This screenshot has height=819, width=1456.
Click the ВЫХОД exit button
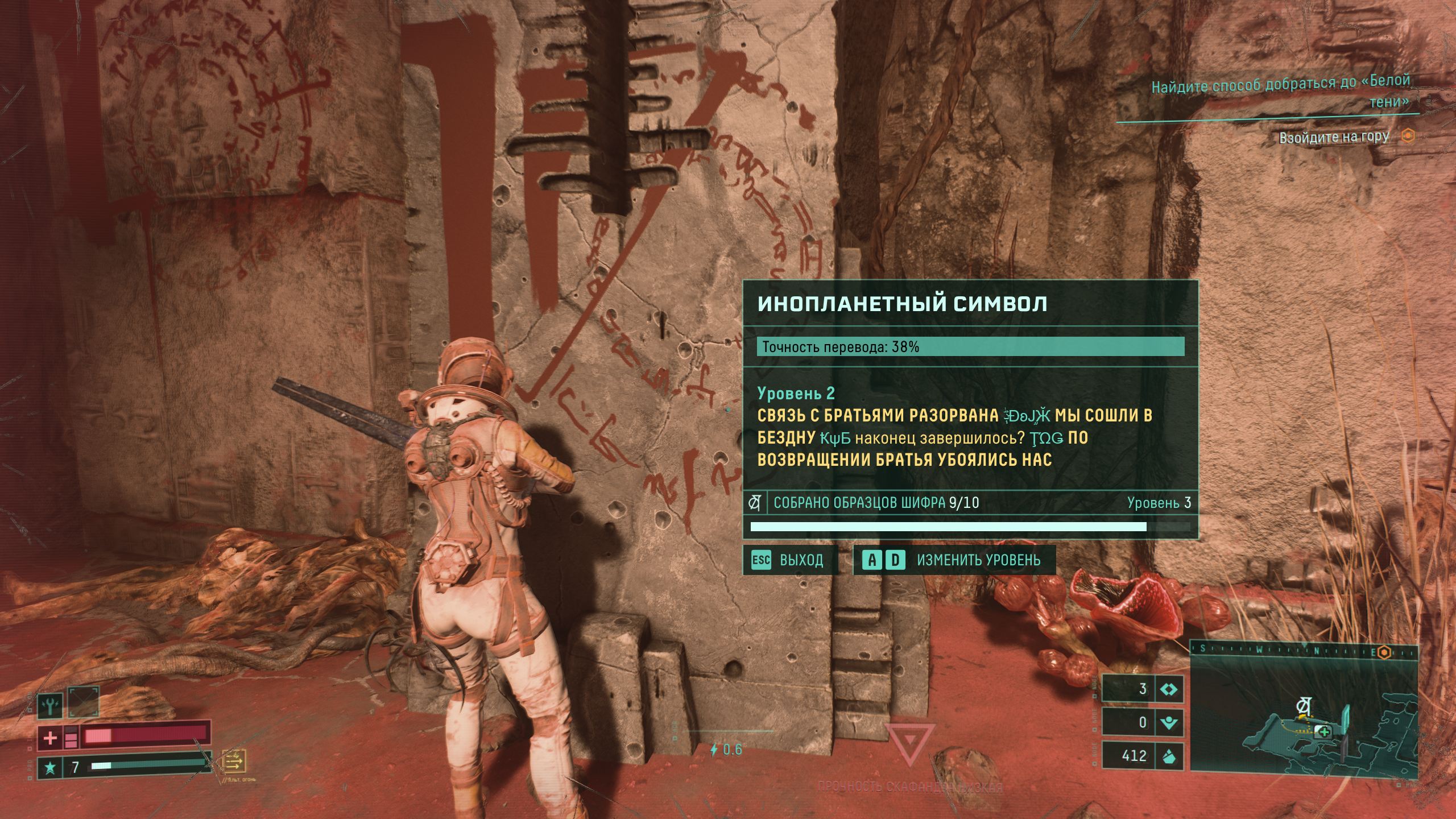click(790, 560)
